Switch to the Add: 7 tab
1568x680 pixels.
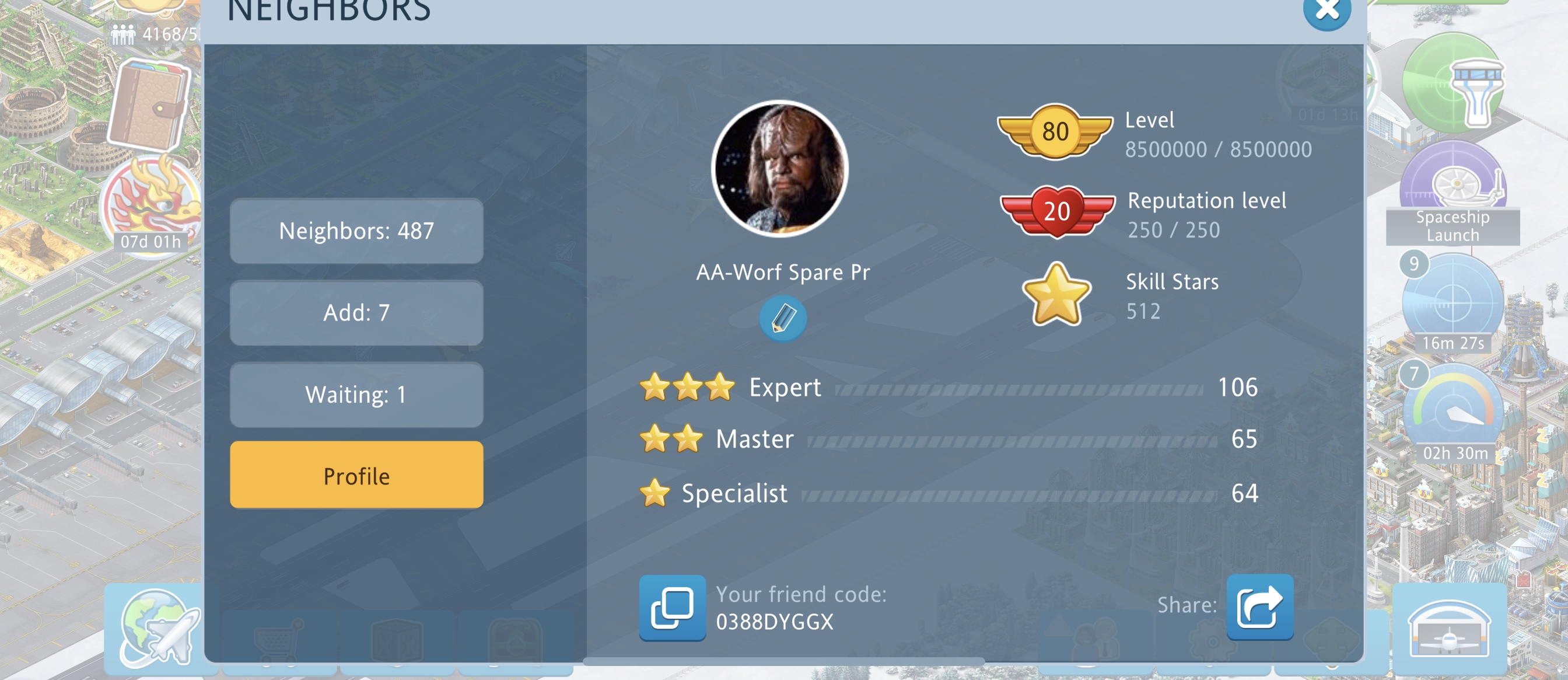356,313
